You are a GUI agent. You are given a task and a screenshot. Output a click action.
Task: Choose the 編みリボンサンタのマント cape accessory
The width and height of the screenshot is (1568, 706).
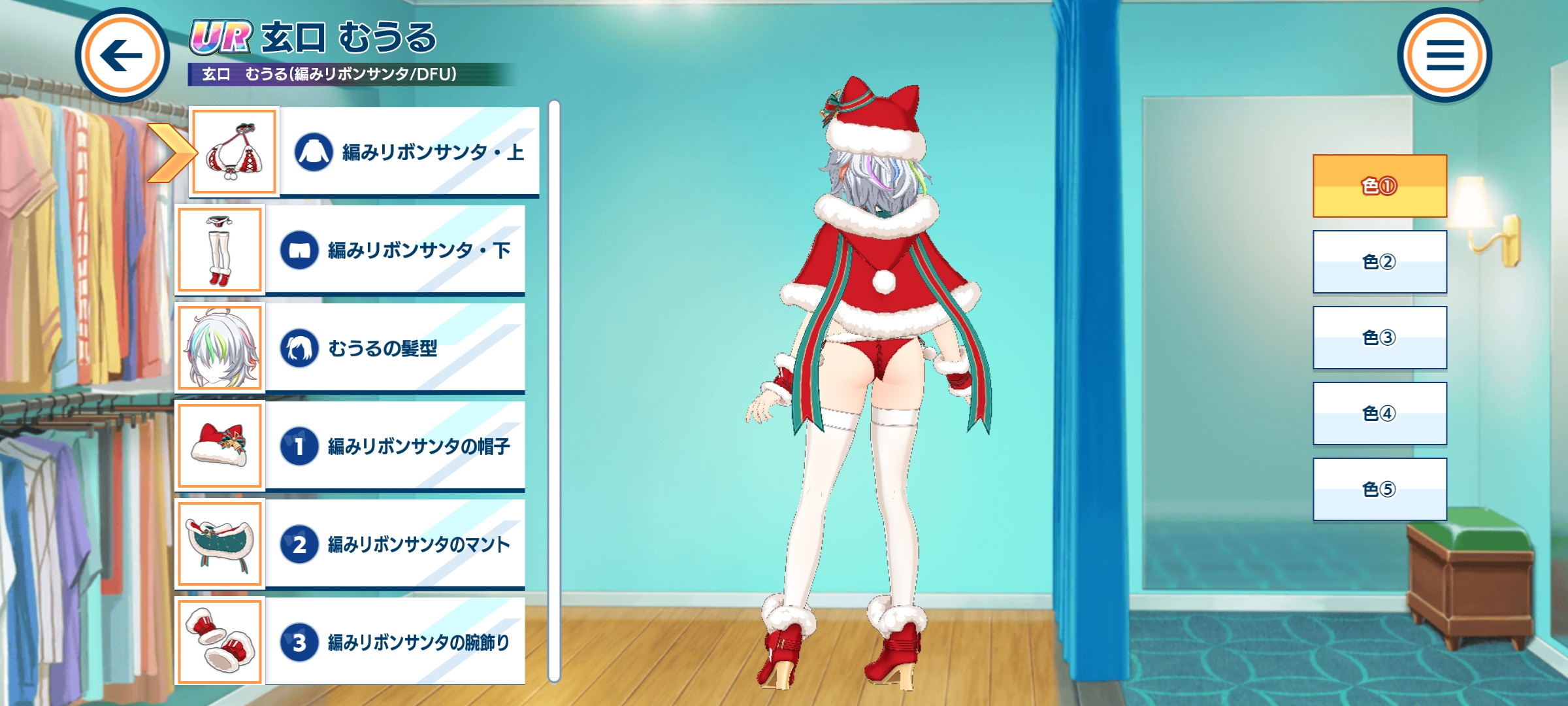394,544
